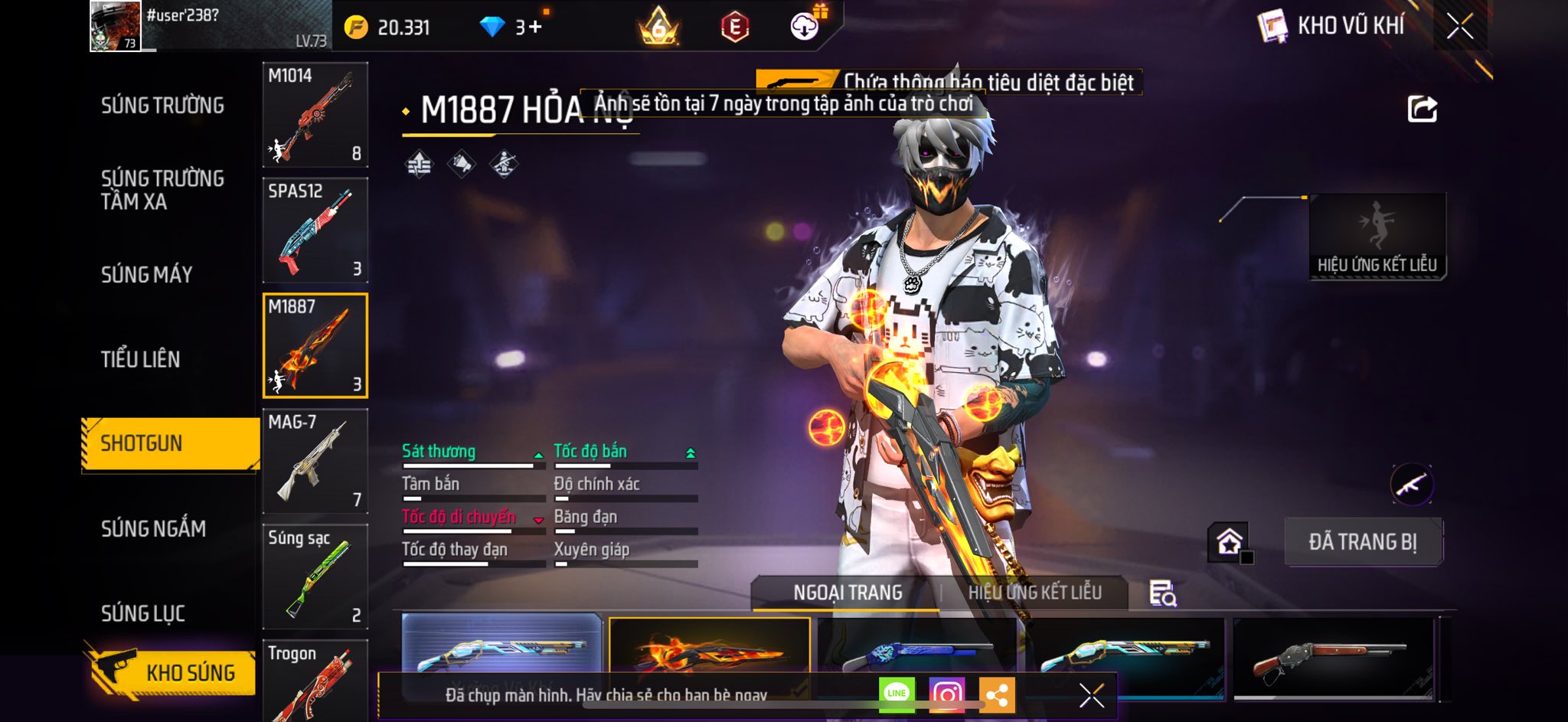The height and width of the screenshot is (722, 1568).
Task: Open the KHO SÚNG button
Action: pyautogui.click(x=172, y=671)
